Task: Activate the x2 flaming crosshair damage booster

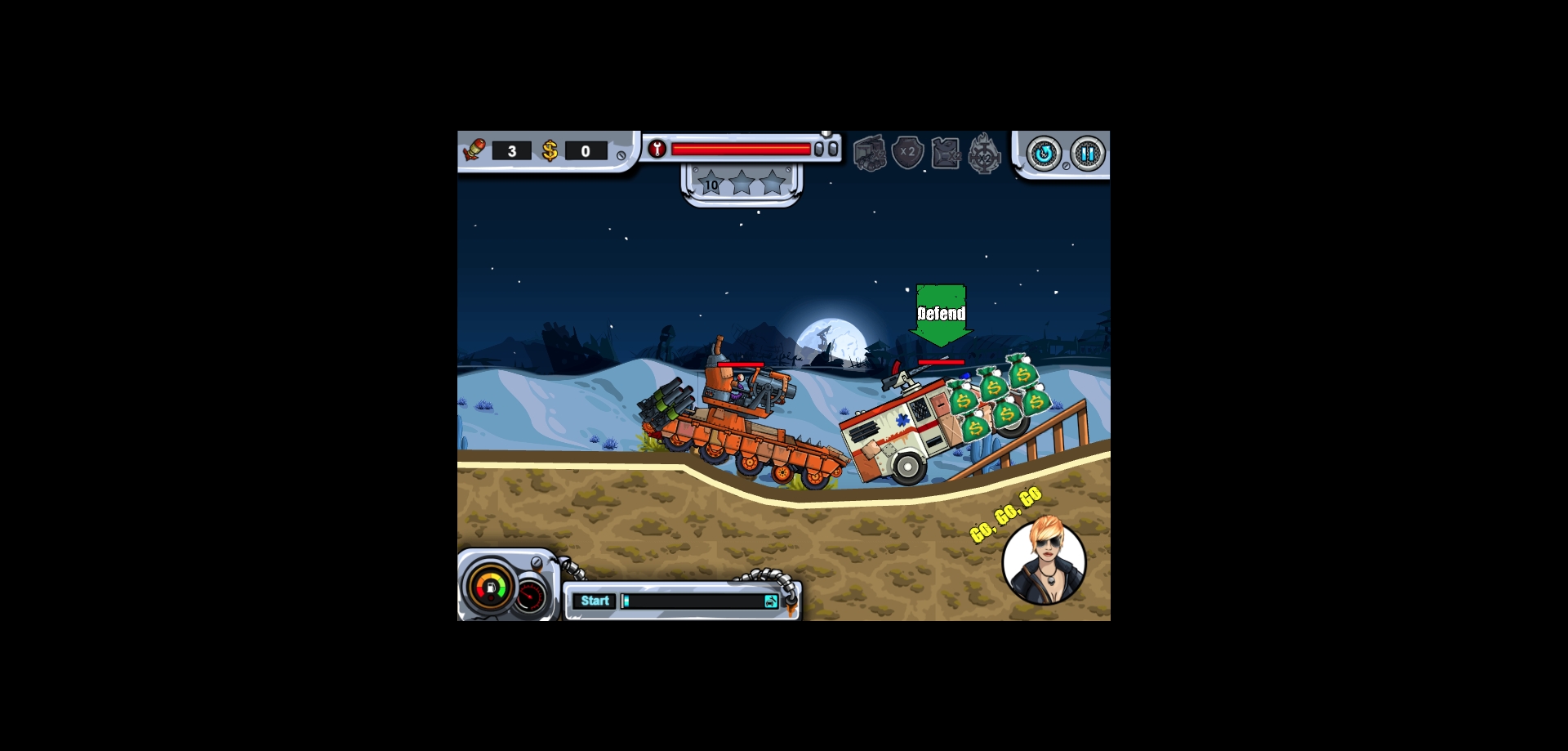Action: click(984, 154)
